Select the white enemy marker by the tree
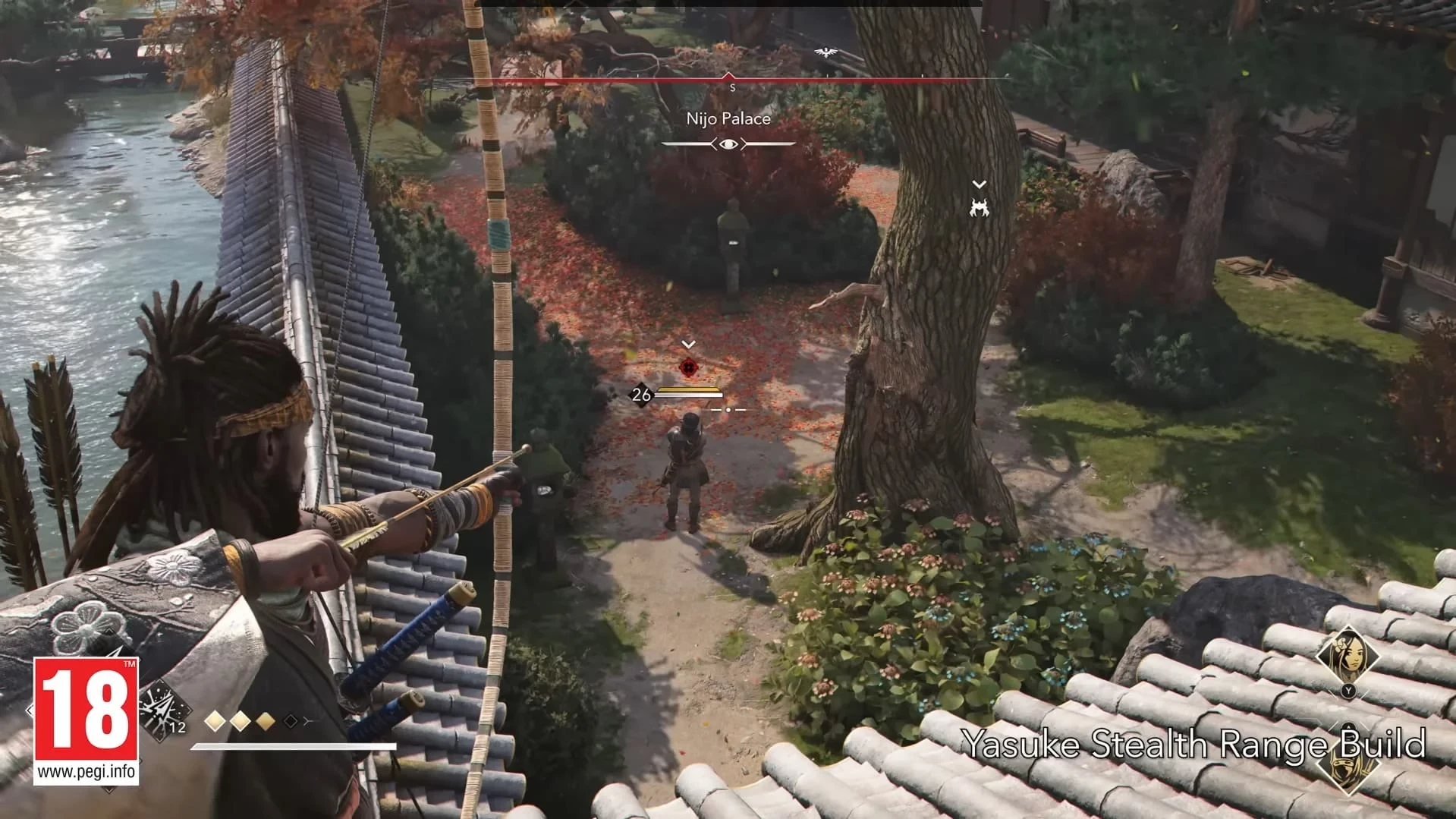This screenshot has width=1456, height=819. click(x=980, y=207)
